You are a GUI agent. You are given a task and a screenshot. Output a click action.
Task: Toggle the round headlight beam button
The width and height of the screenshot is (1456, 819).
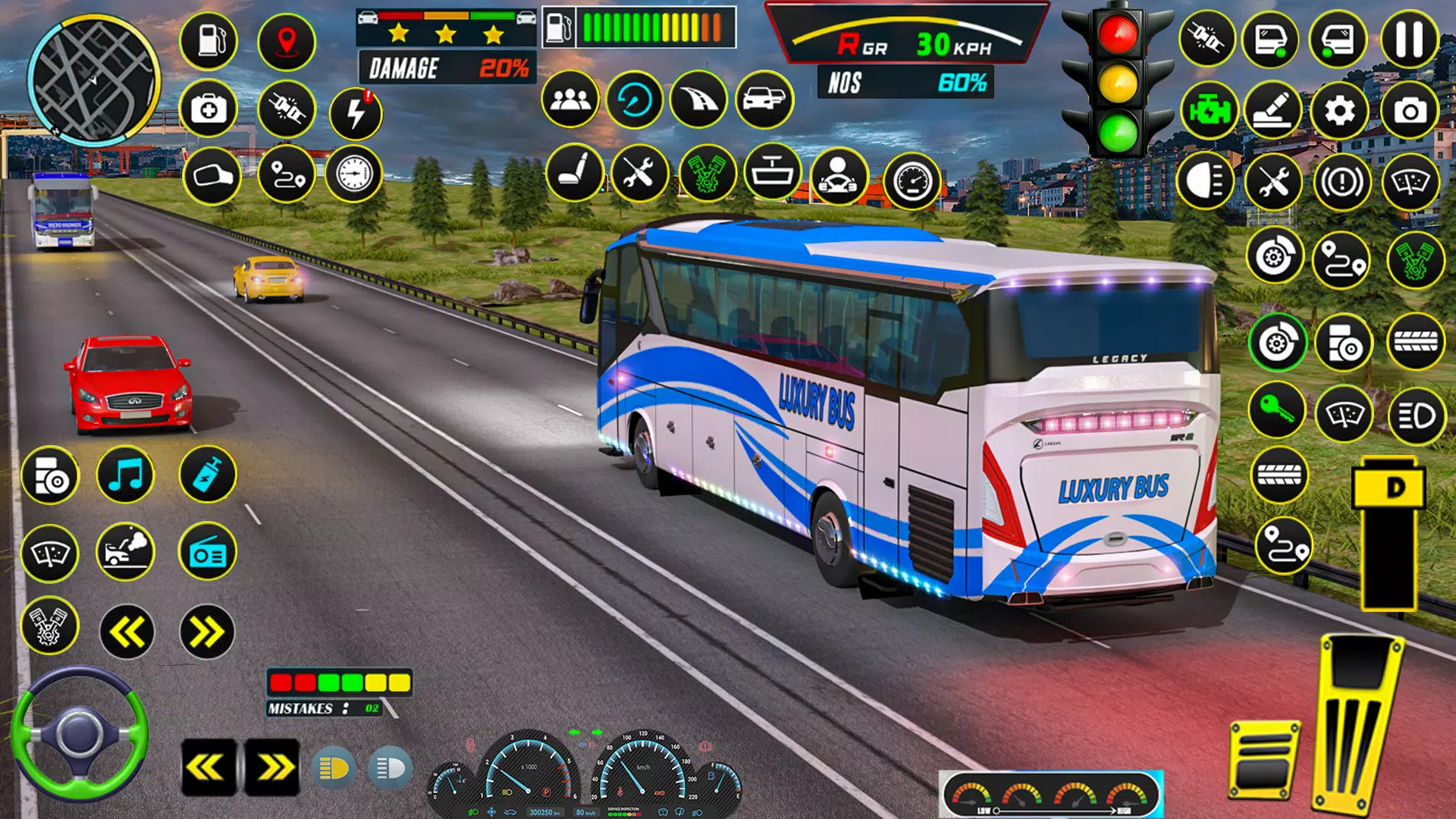coord(1204,181)
